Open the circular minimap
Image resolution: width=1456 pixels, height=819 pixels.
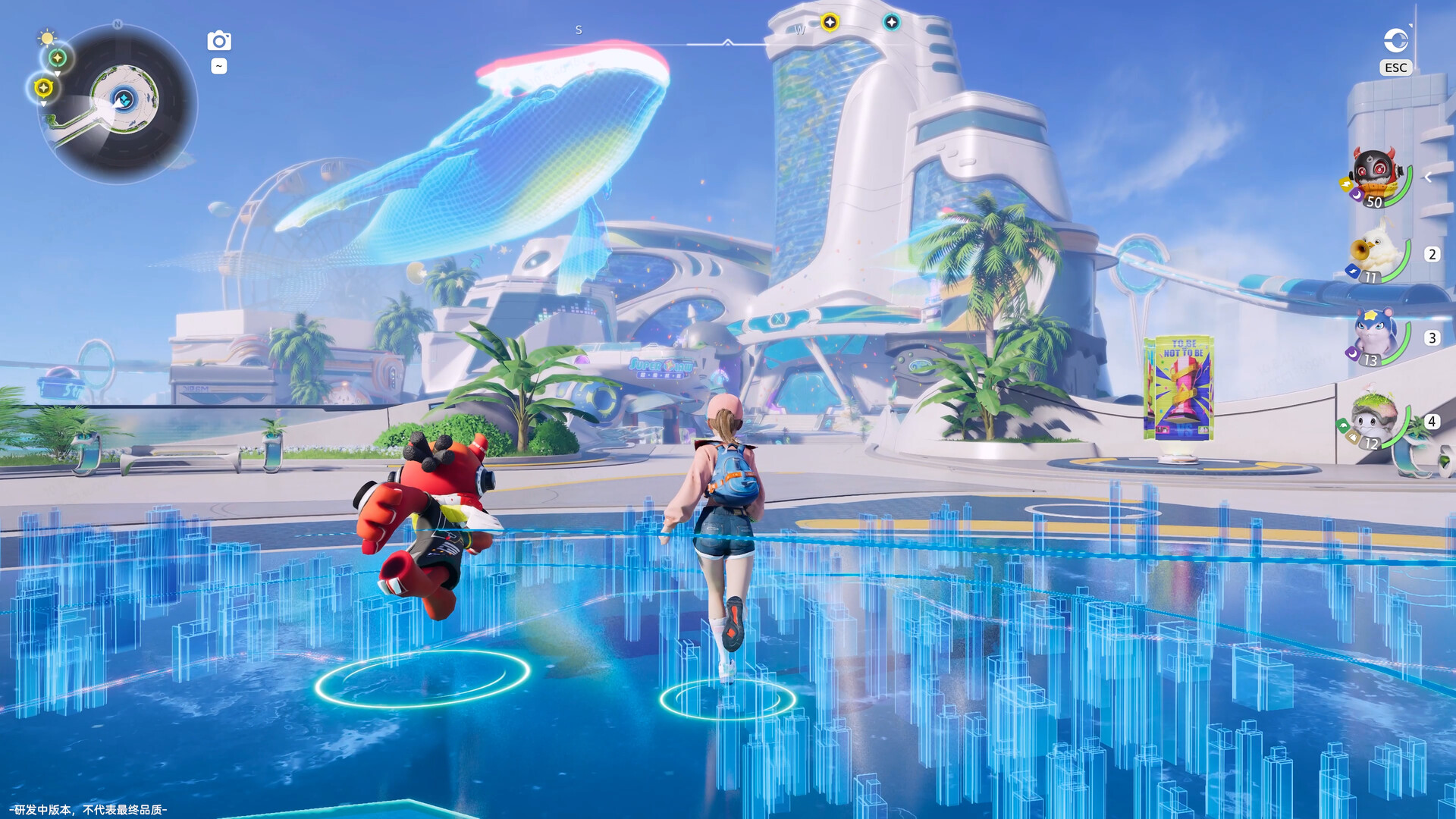[x=123, y=101]
